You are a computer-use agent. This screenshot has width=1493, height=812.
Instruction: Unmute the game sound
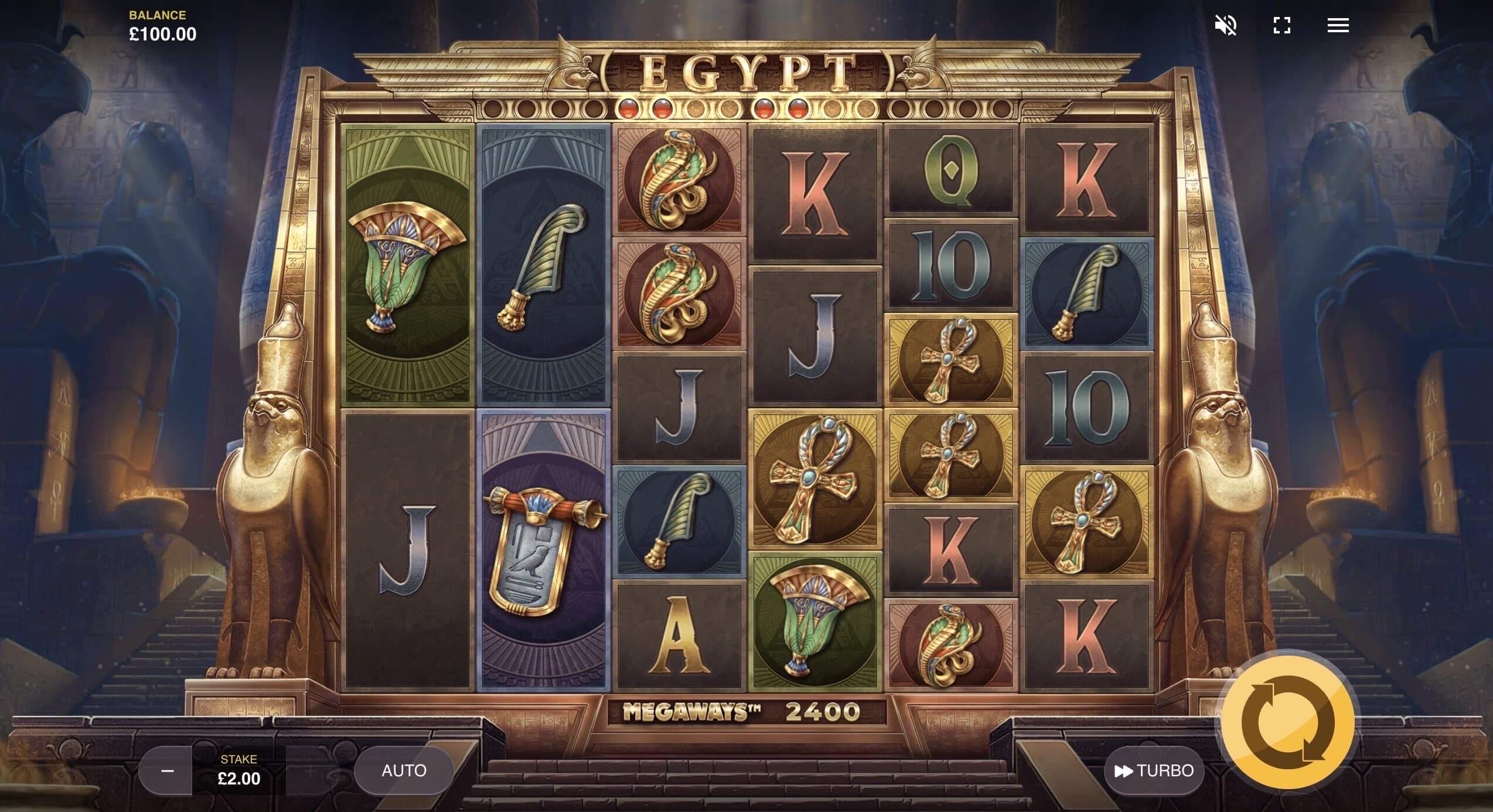pyautogui.click(x=1225, y=25)
